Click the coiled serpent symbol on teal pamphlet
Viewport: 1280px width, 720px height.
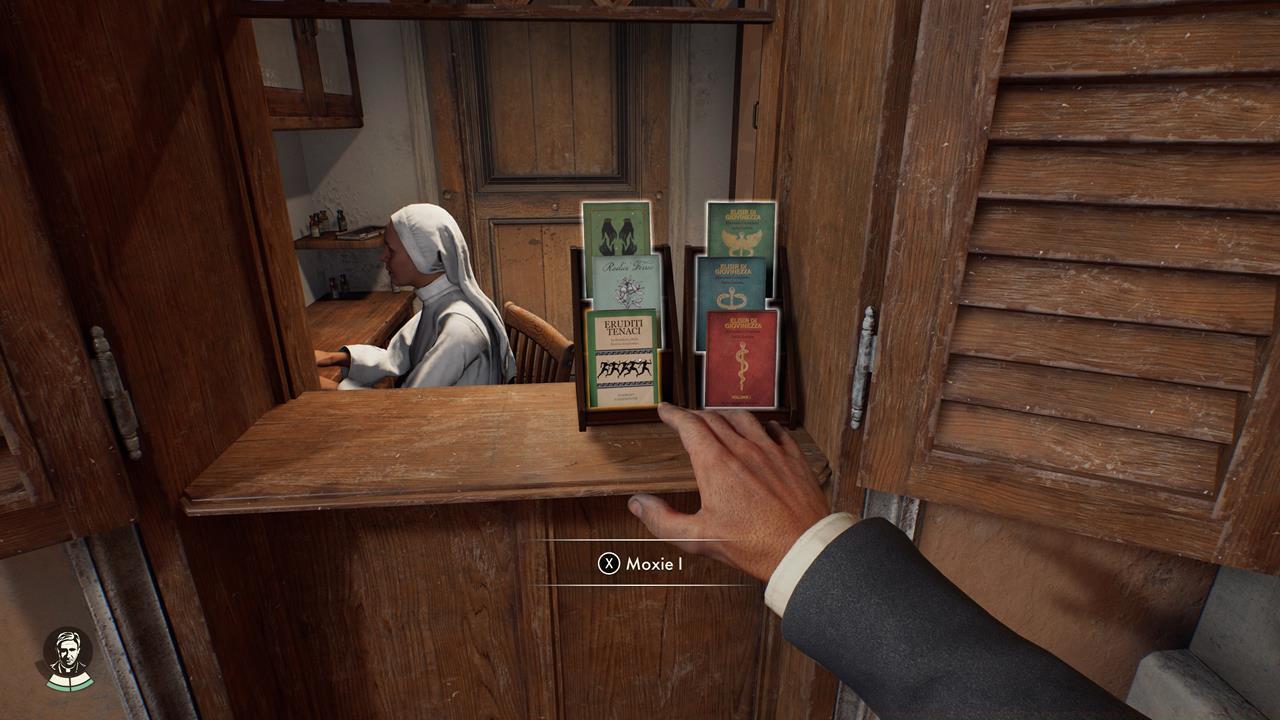728,297
